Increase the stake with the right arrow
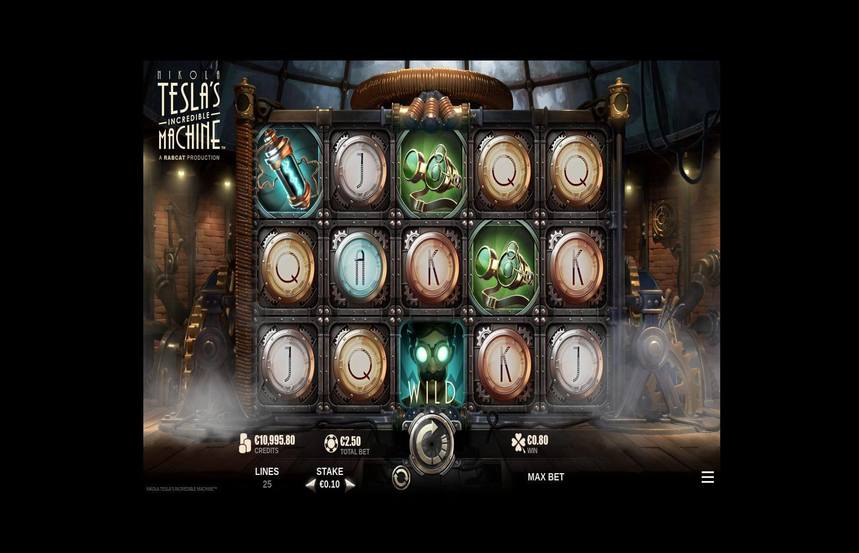 tap(350, 484)
